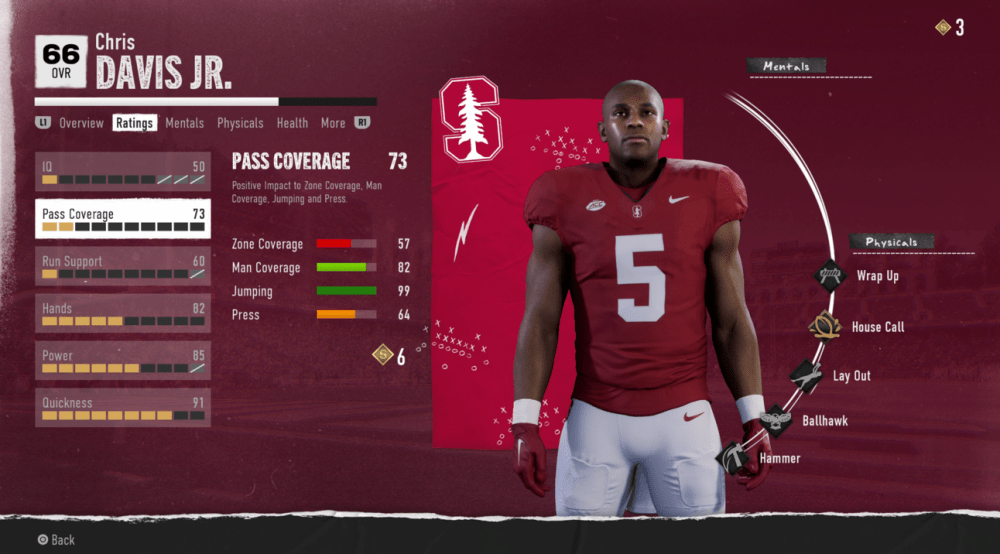The height and width of the screenshot is (554, 1000).
Task: Go back using the Back button
Action: pyautogui.click(x=56, y=540)
